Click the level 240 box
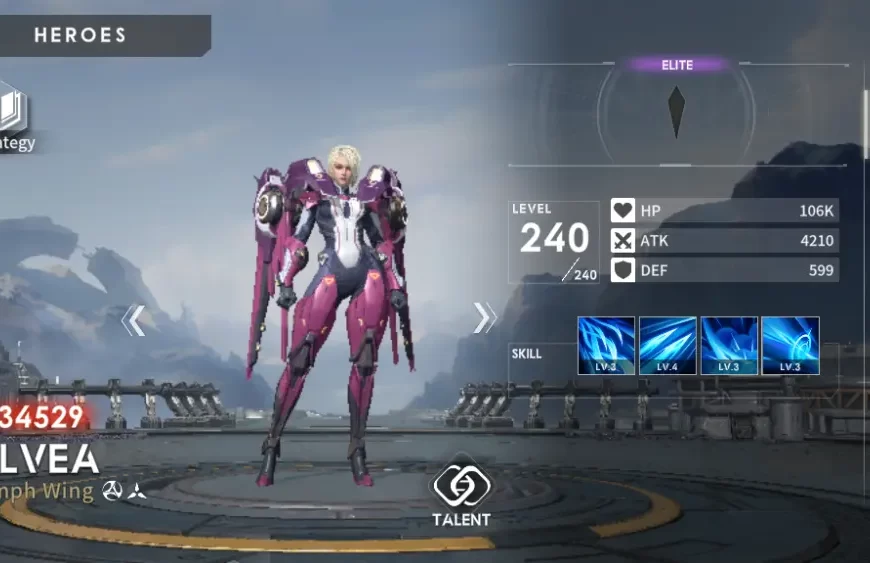This screenshot has width=870, height=563. [x=553, y=242]
